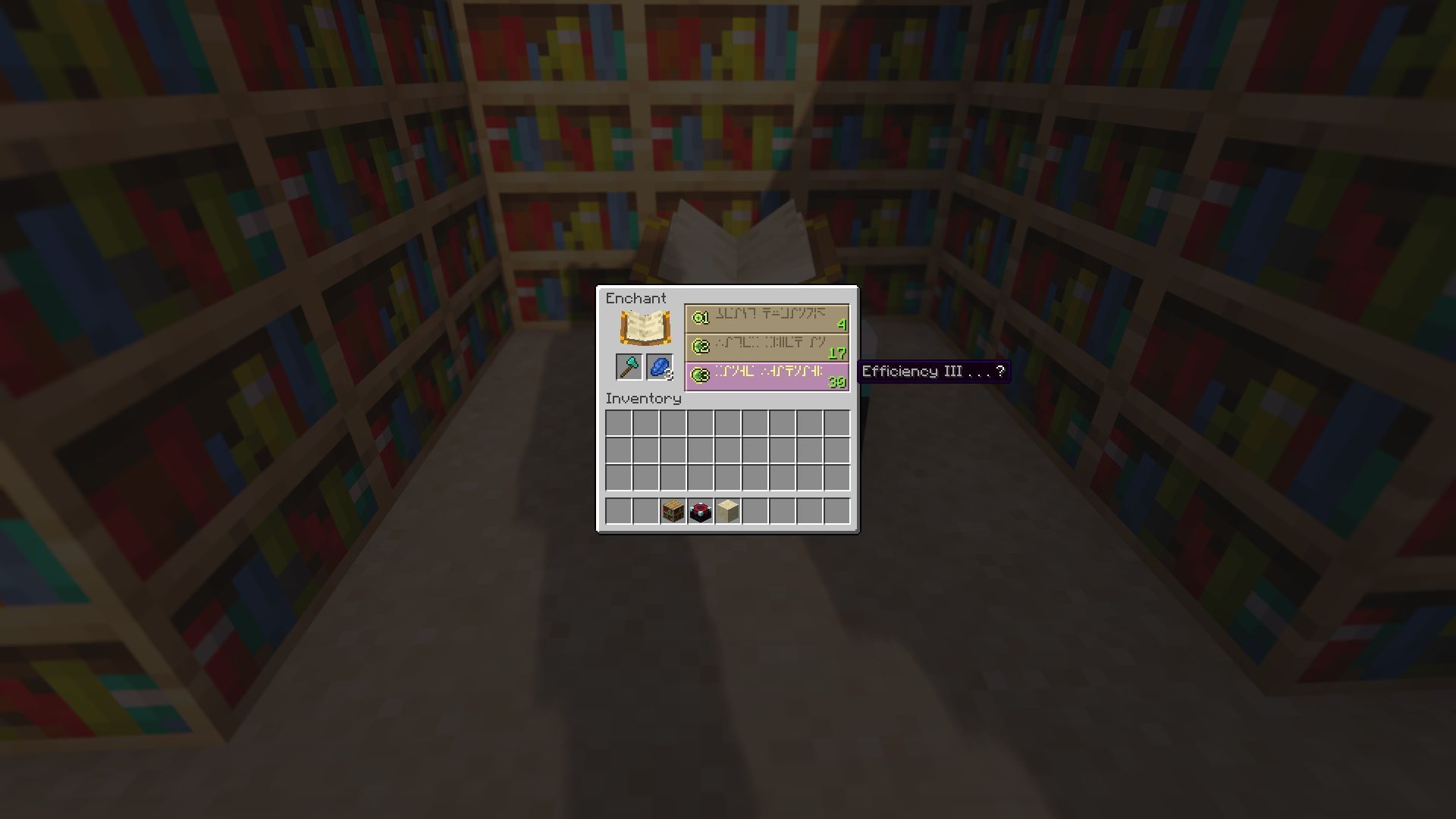The image size is (1456, 819).
Task: Select the enchanting table item in the hotbar
Action: 701,511
